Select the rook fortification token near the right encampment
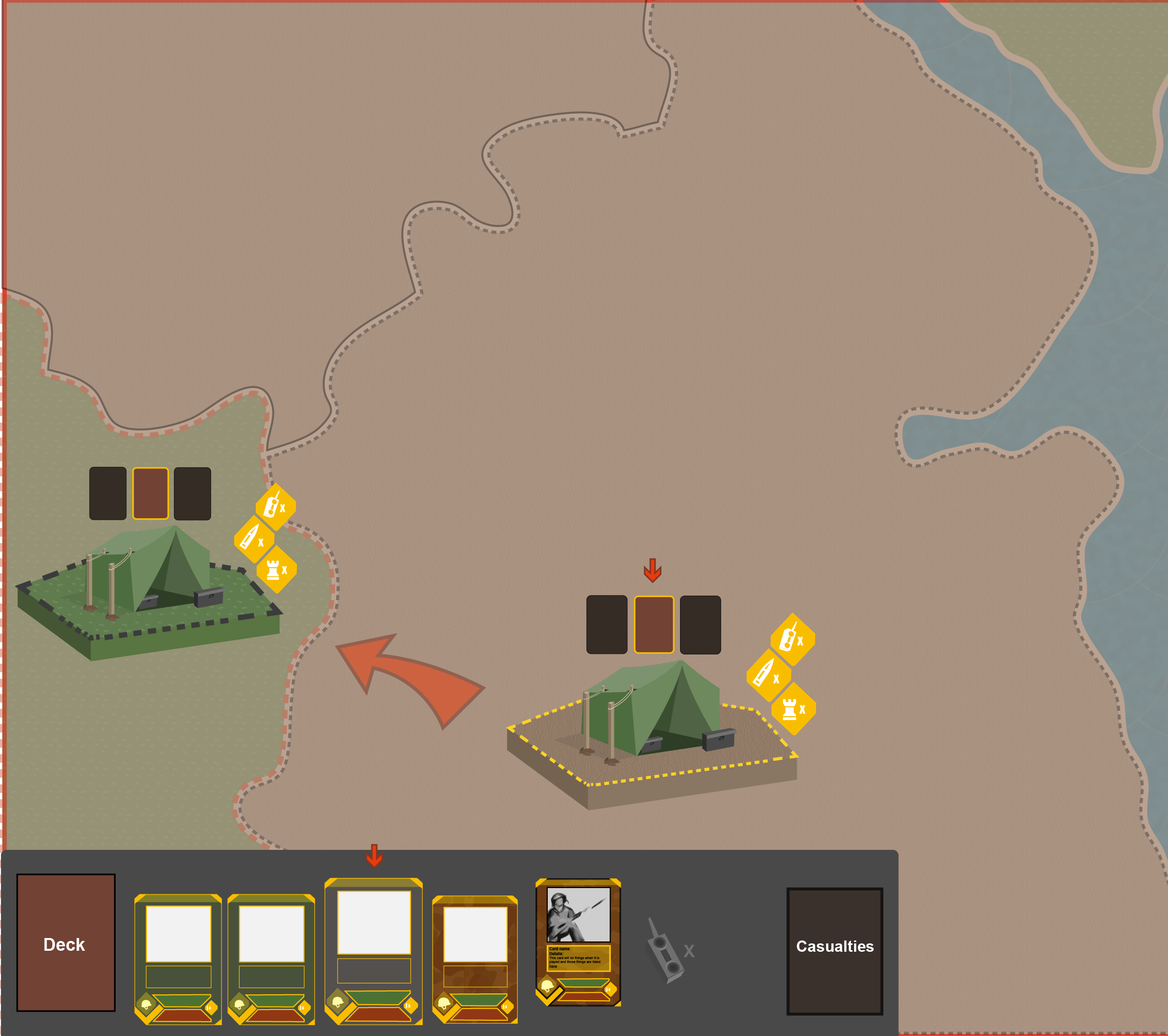Image resolution: width=1168 pixels, height=1036 pixels. pyautogui.click(x=794, y=710)
